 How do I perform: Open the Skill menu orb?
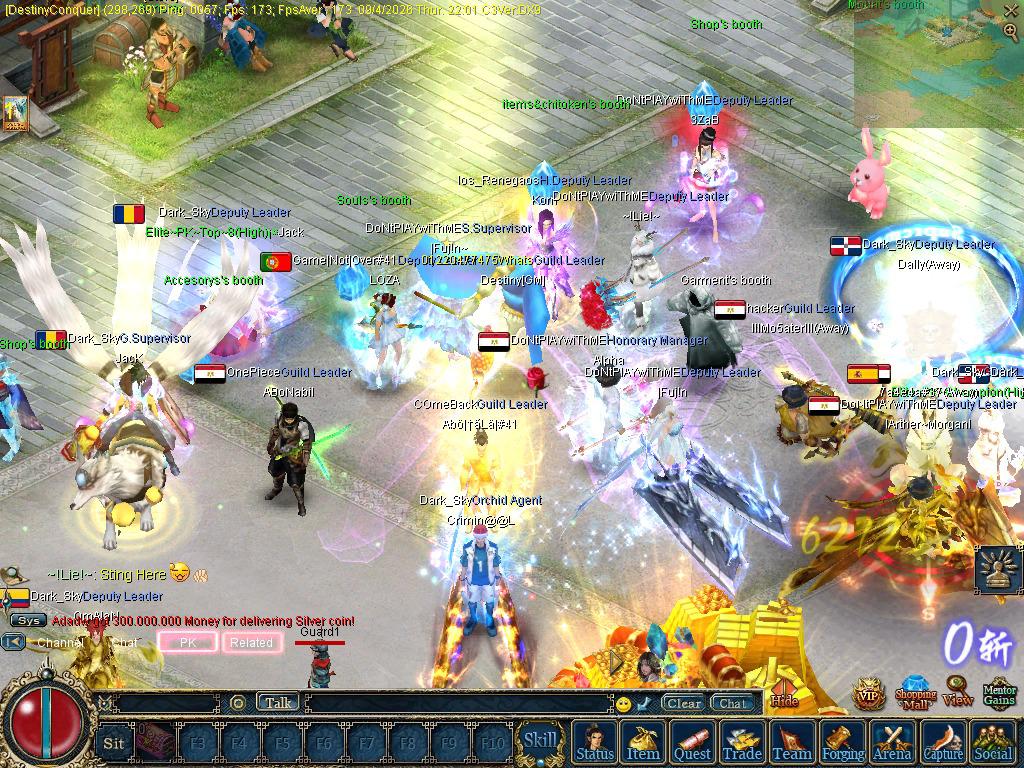(x=541, y=741)
